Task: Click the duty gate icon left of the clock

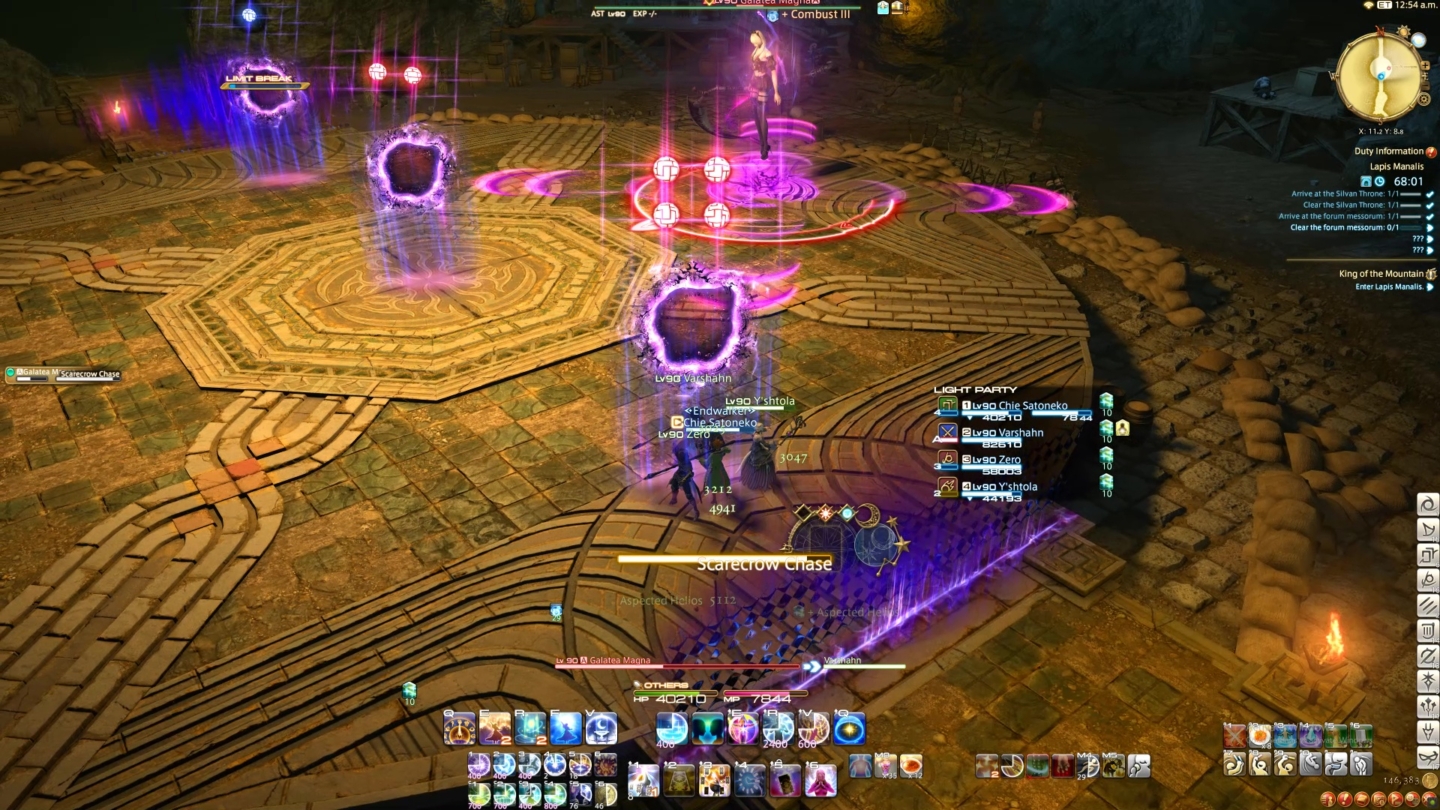Action: tap(1366, 181)
